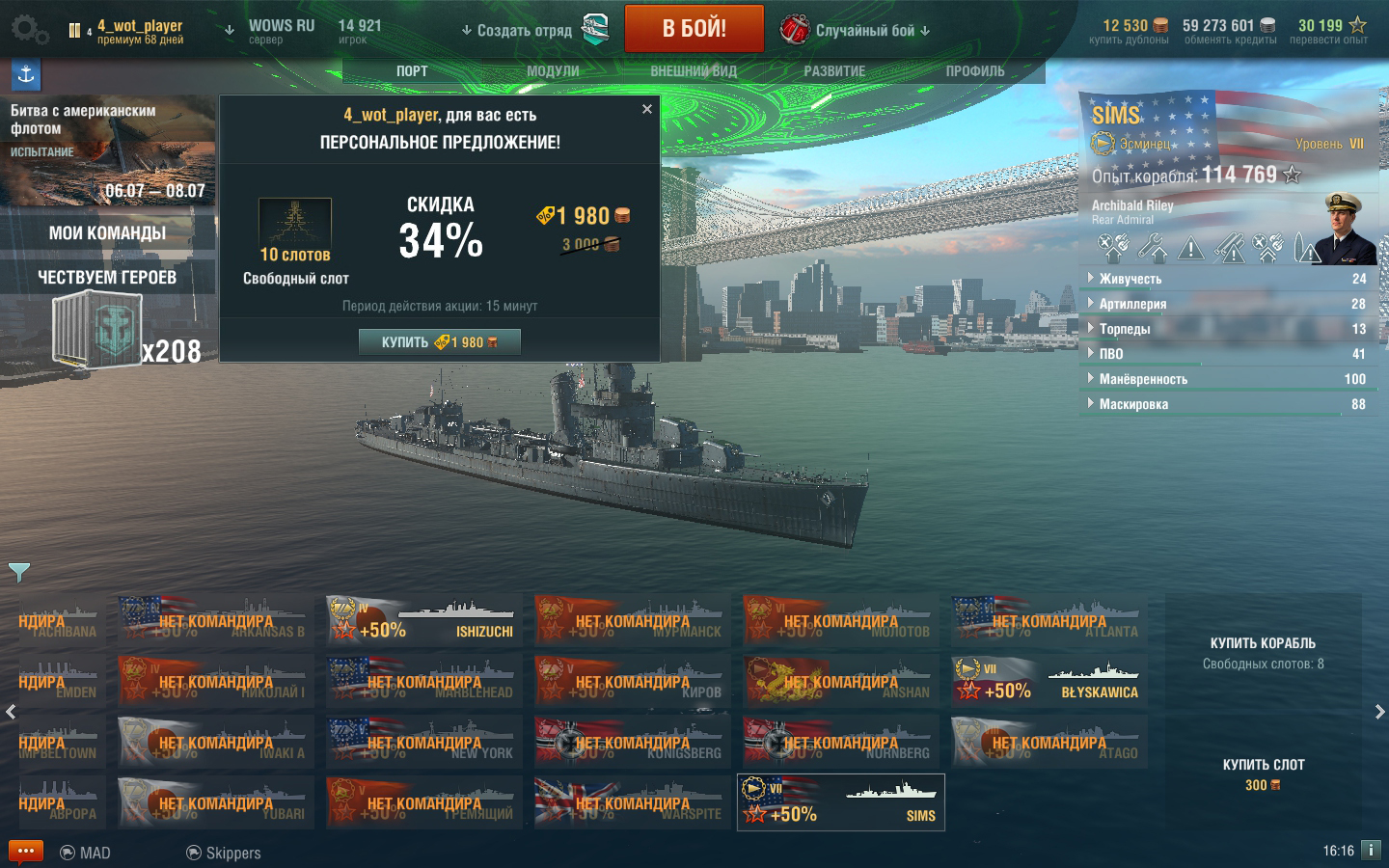
Task: Go to the РАЗВИТИЕ tab
Action: coord(834,71)
